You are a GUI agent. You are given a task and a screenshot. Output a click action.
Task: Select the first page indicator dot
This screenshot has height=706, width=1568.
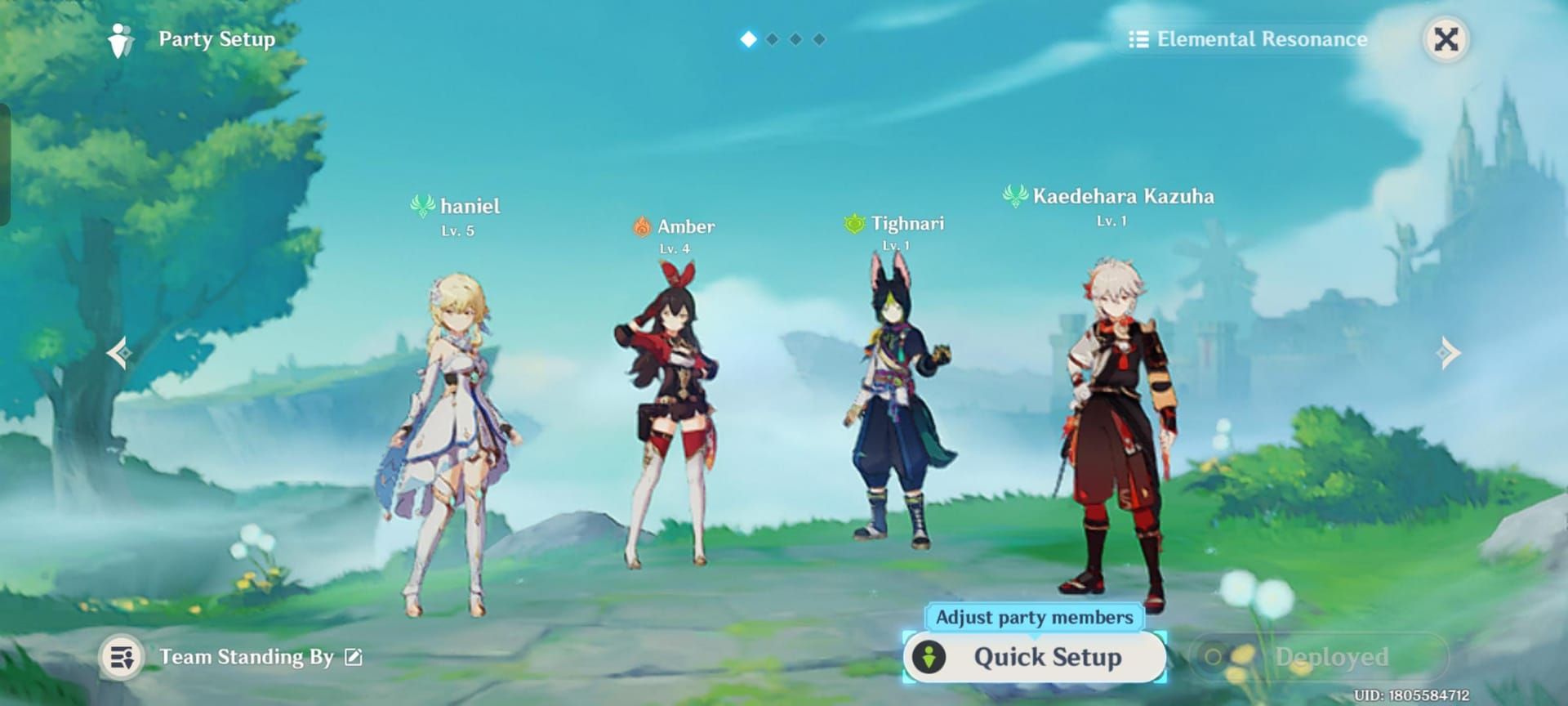[x=748, y=38]
